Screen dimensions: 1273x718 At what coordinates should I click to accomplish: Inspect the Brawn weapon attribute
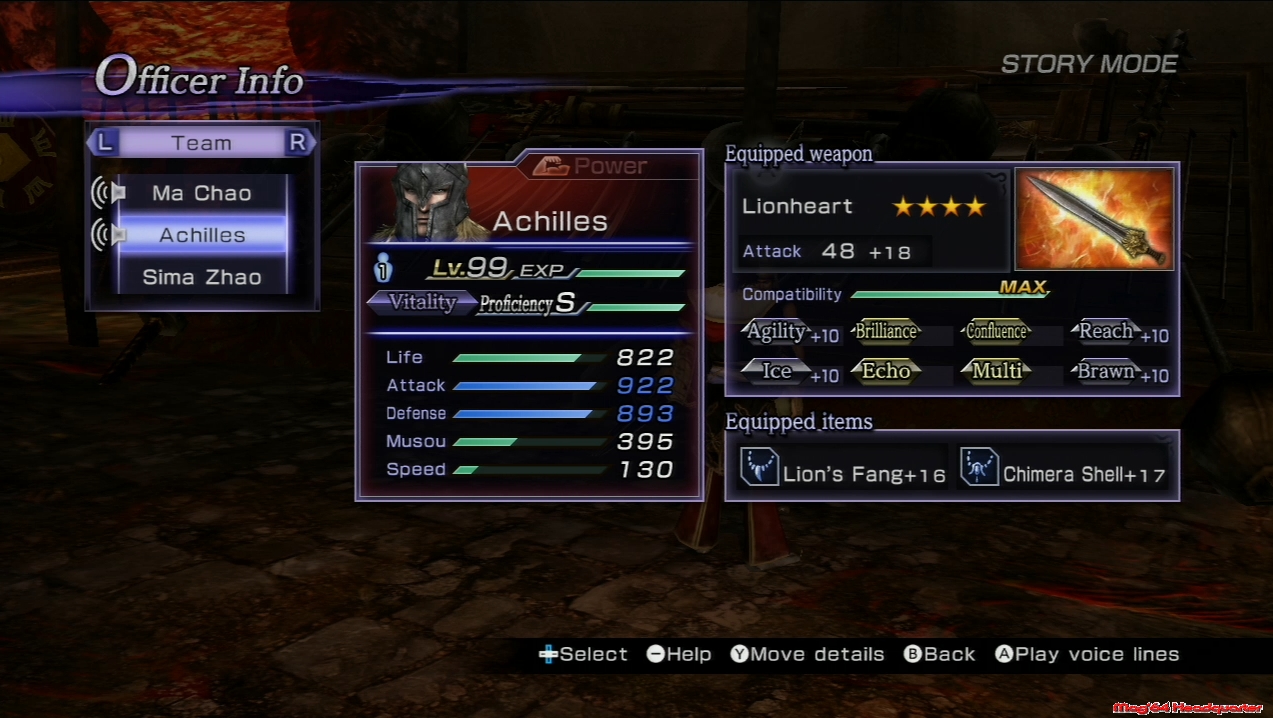(x=1105, y=372)
